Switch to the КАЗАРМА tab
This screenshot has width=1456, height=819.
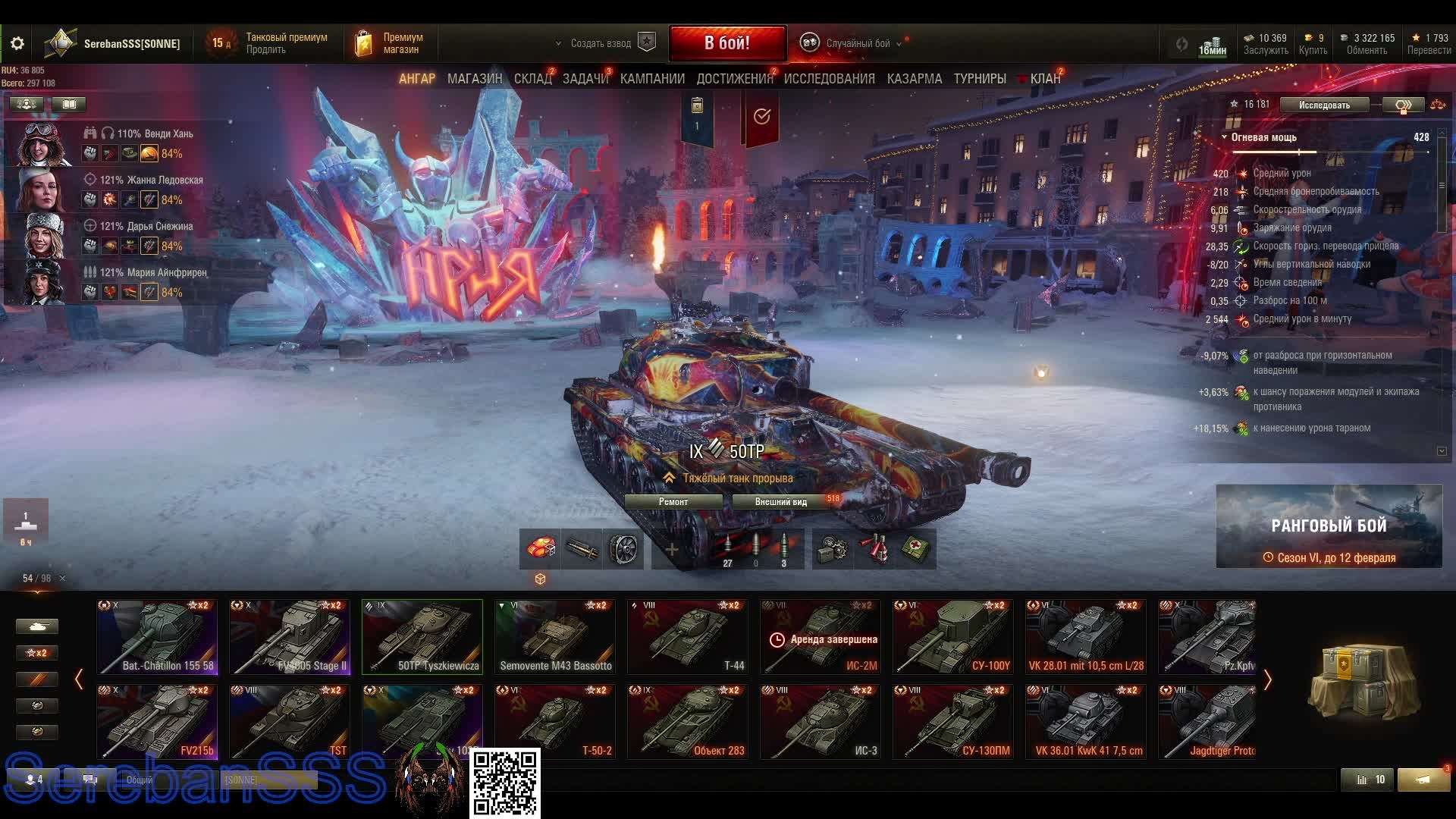coord(914,79)
